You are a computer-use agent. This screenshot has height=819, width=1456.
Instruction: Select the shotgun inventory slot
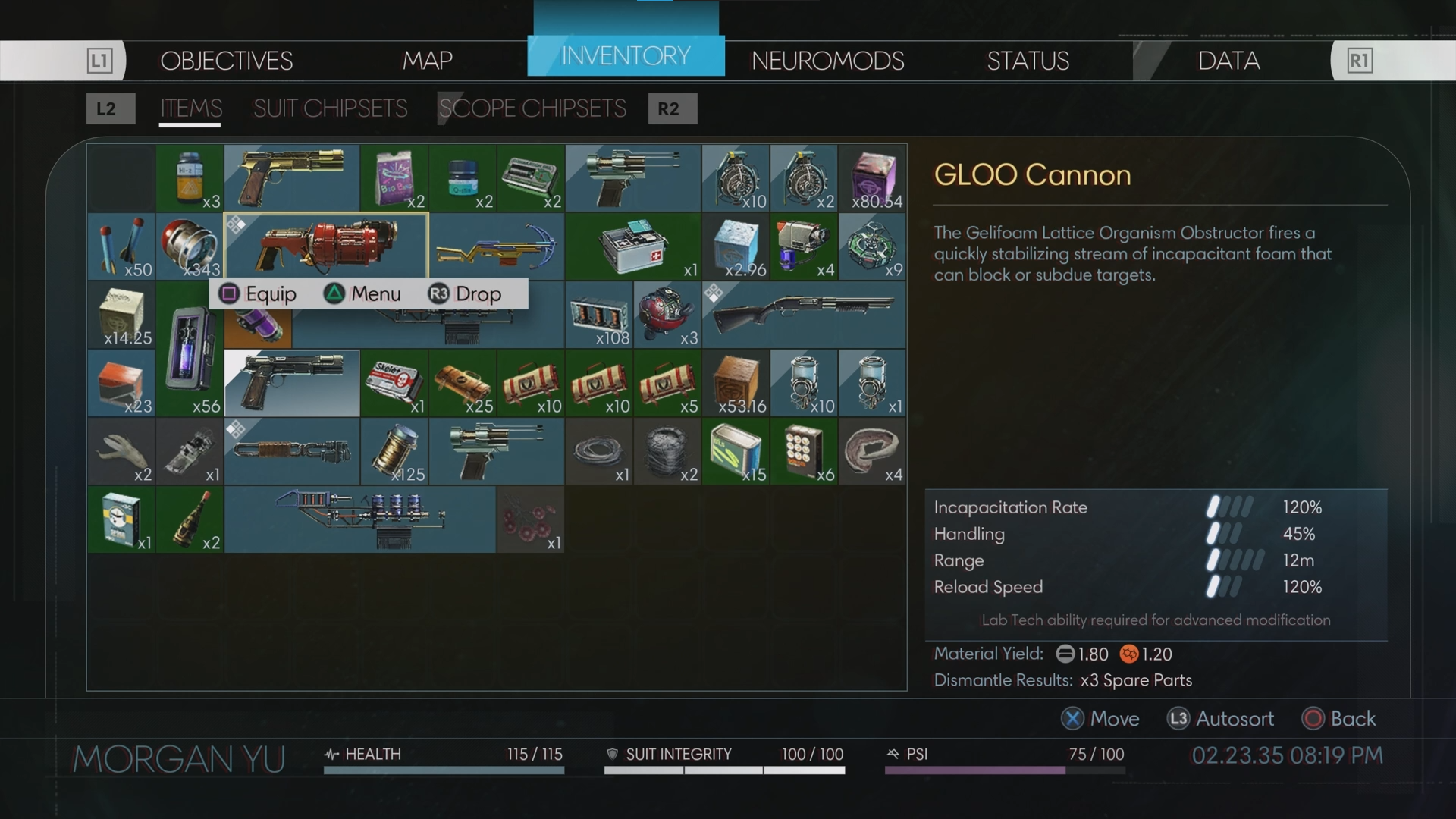tap(804, 314)
